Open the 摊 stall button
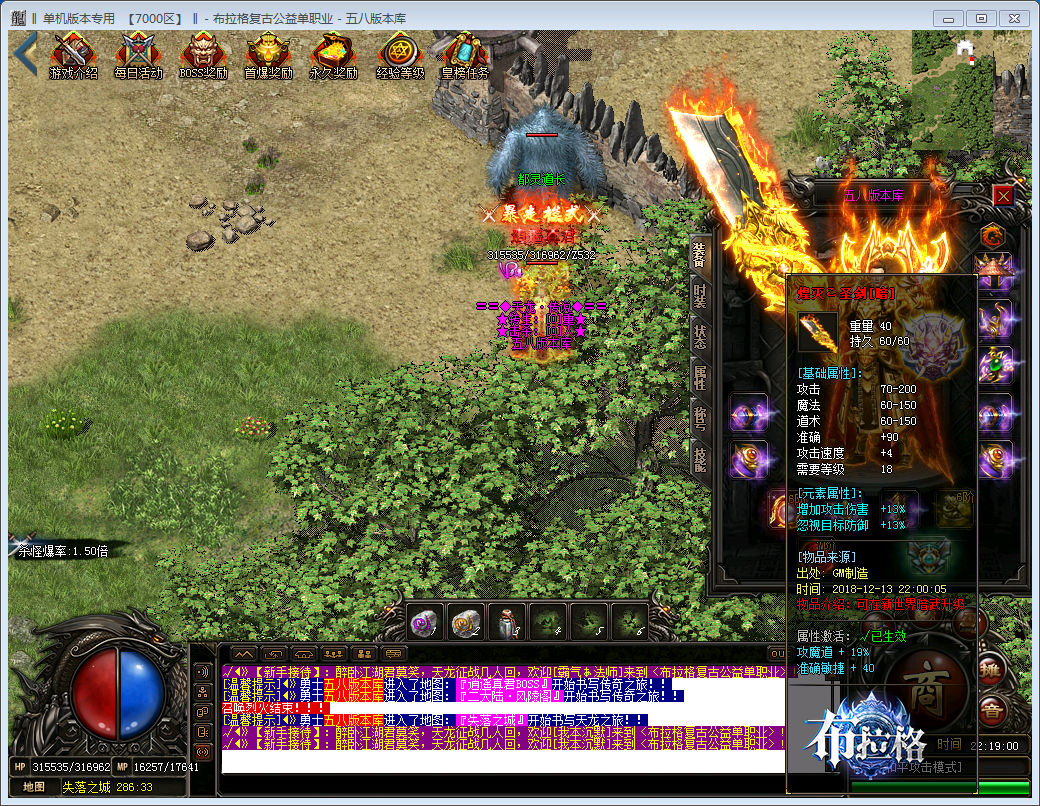Image resolution: width=1040 pixels, height=806 pixels. click(x=991, y=668)
